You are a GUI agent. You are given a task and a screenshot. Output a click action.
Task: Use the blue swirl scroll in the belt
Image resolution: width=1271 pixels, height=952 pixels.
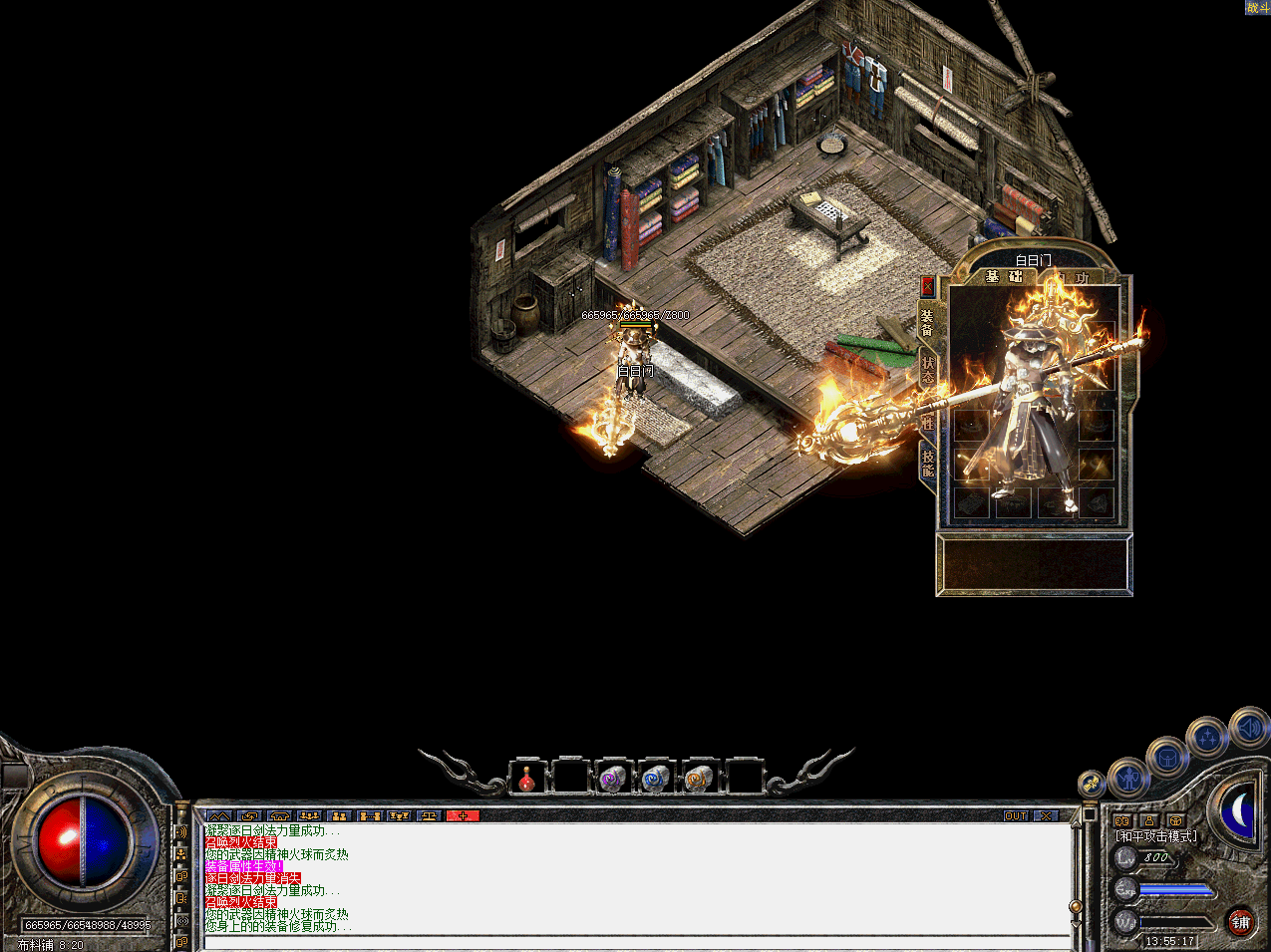click(x=655, y=779)
